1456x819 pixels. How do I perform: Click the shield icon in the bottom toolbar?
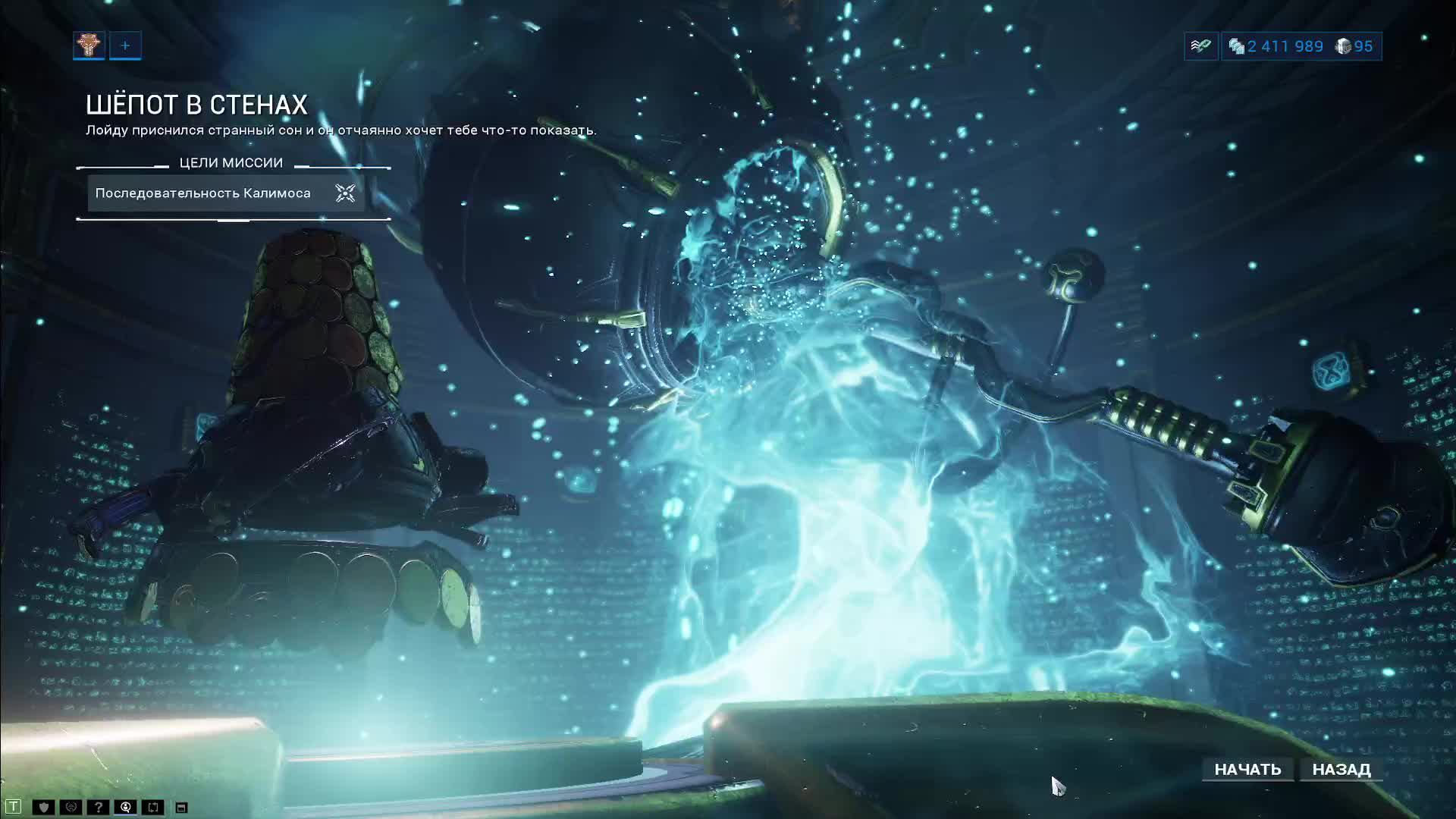43,806
